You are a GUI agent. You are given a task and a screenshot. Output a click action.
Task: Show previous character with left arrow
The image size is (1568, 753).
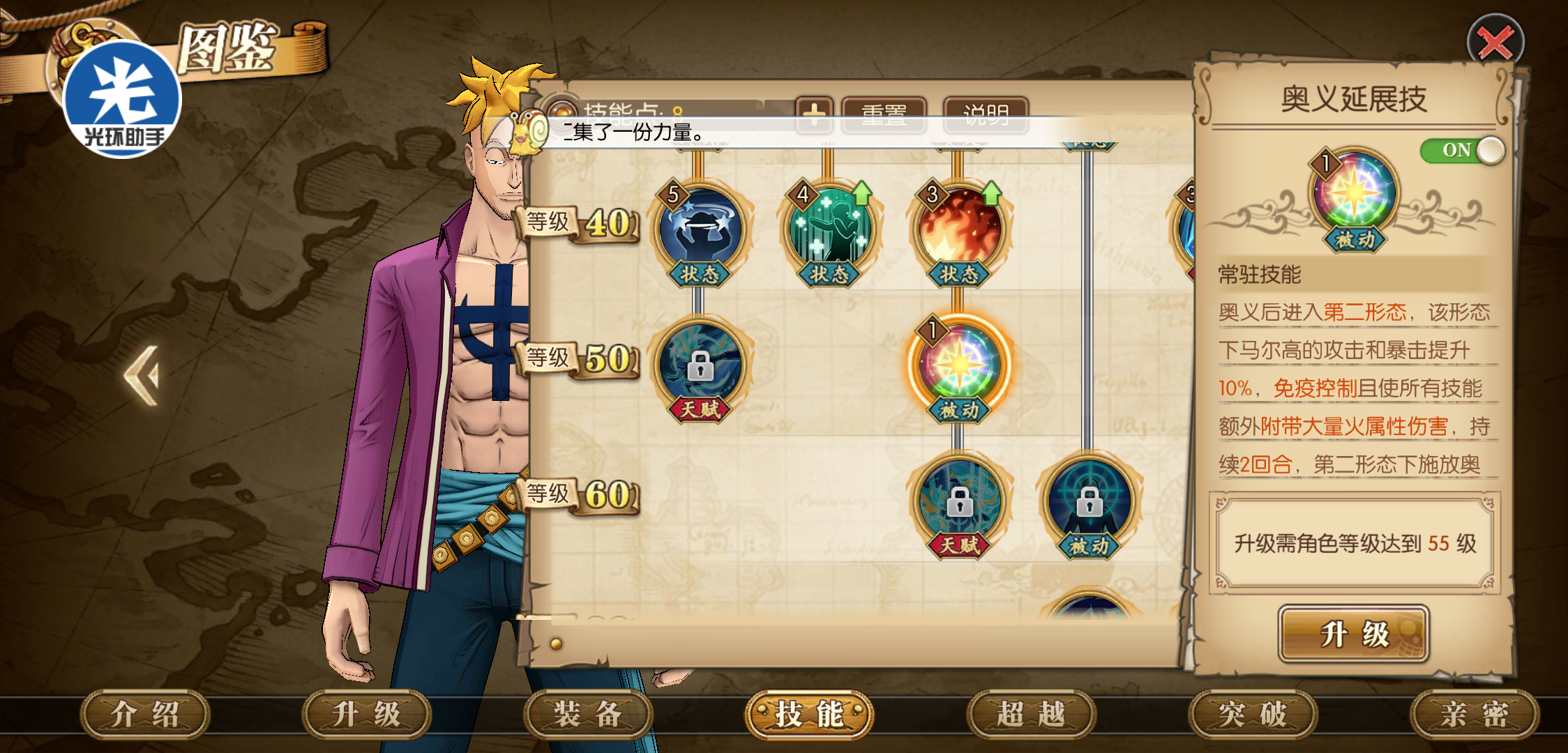[142, 375]
